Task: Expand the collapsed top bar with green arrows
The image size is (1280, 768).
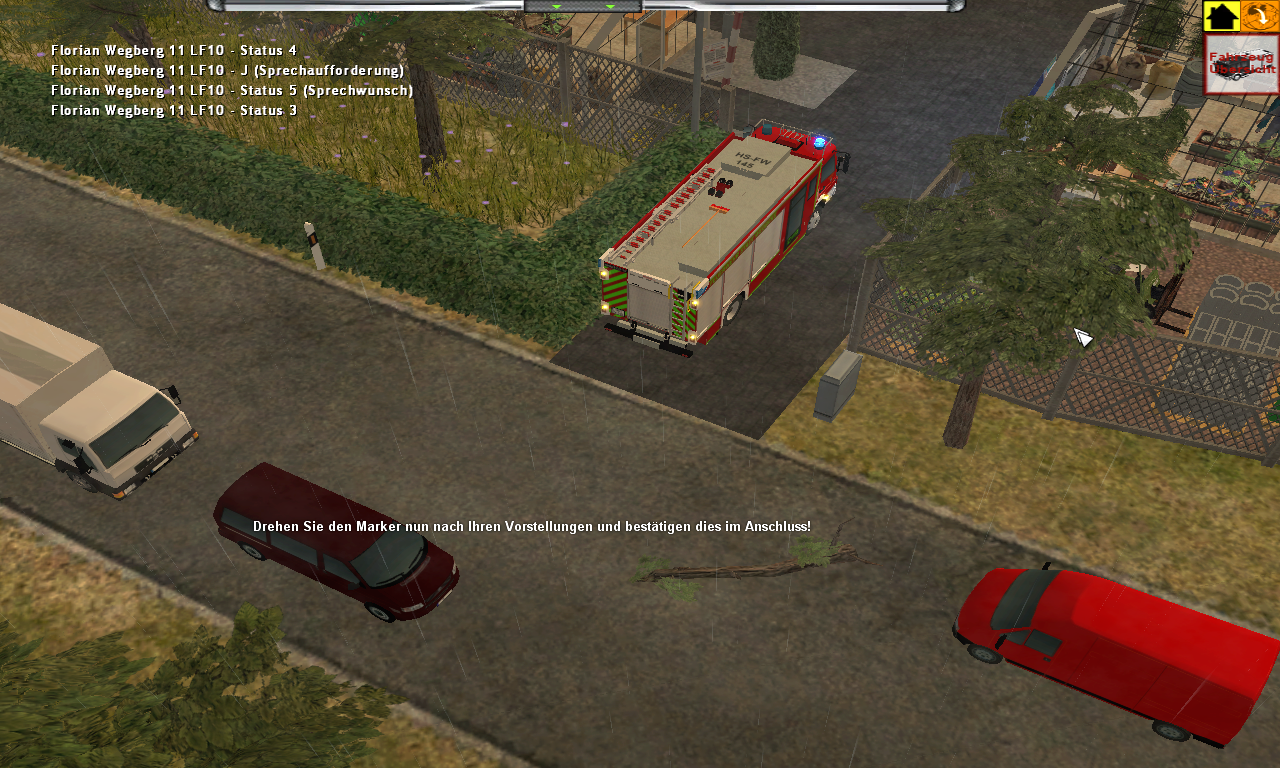Action: [x=583, y=6]
